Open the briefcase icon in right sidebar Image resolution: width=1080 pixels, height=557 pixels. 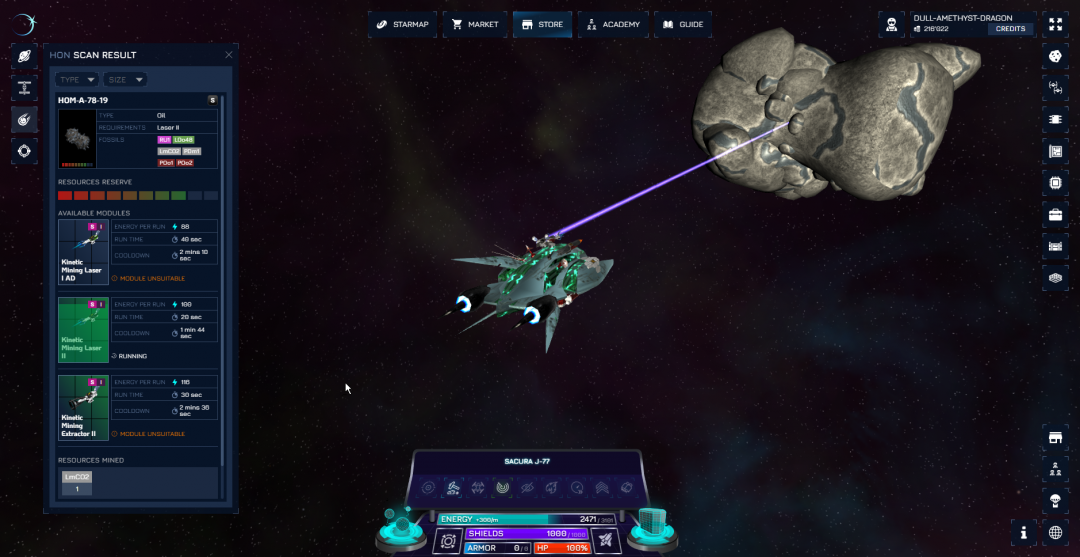pyautogui.click(x=1055, y=215)
